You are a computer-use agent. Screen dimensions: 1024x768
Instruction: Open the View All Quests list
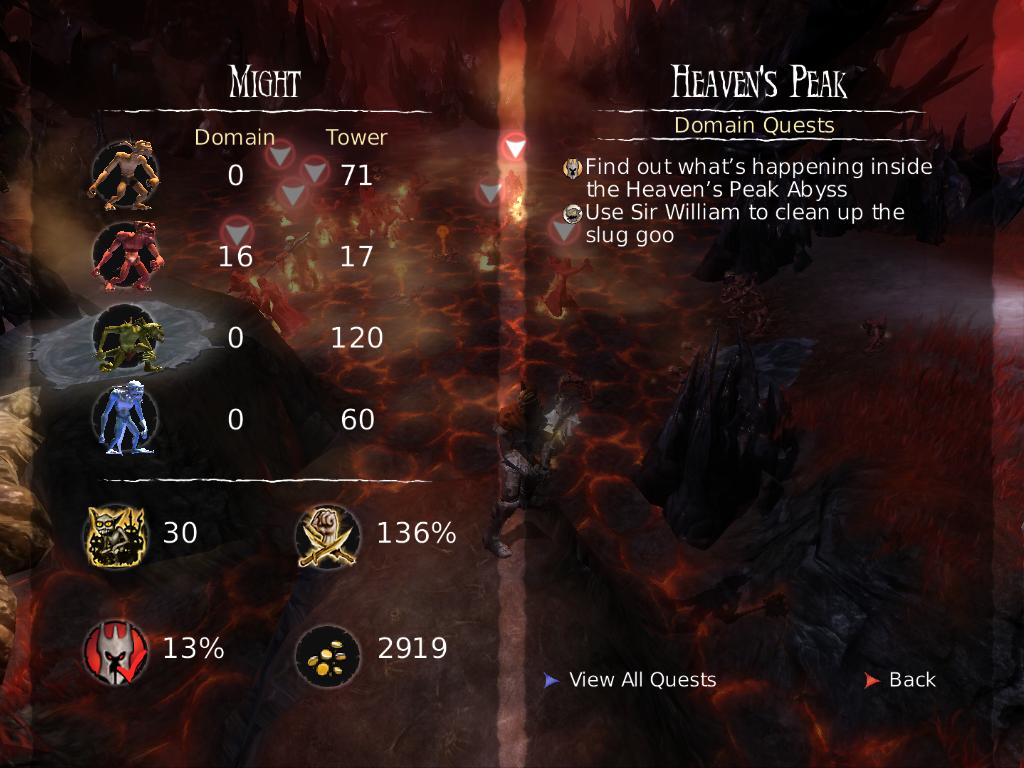point(642,680)
